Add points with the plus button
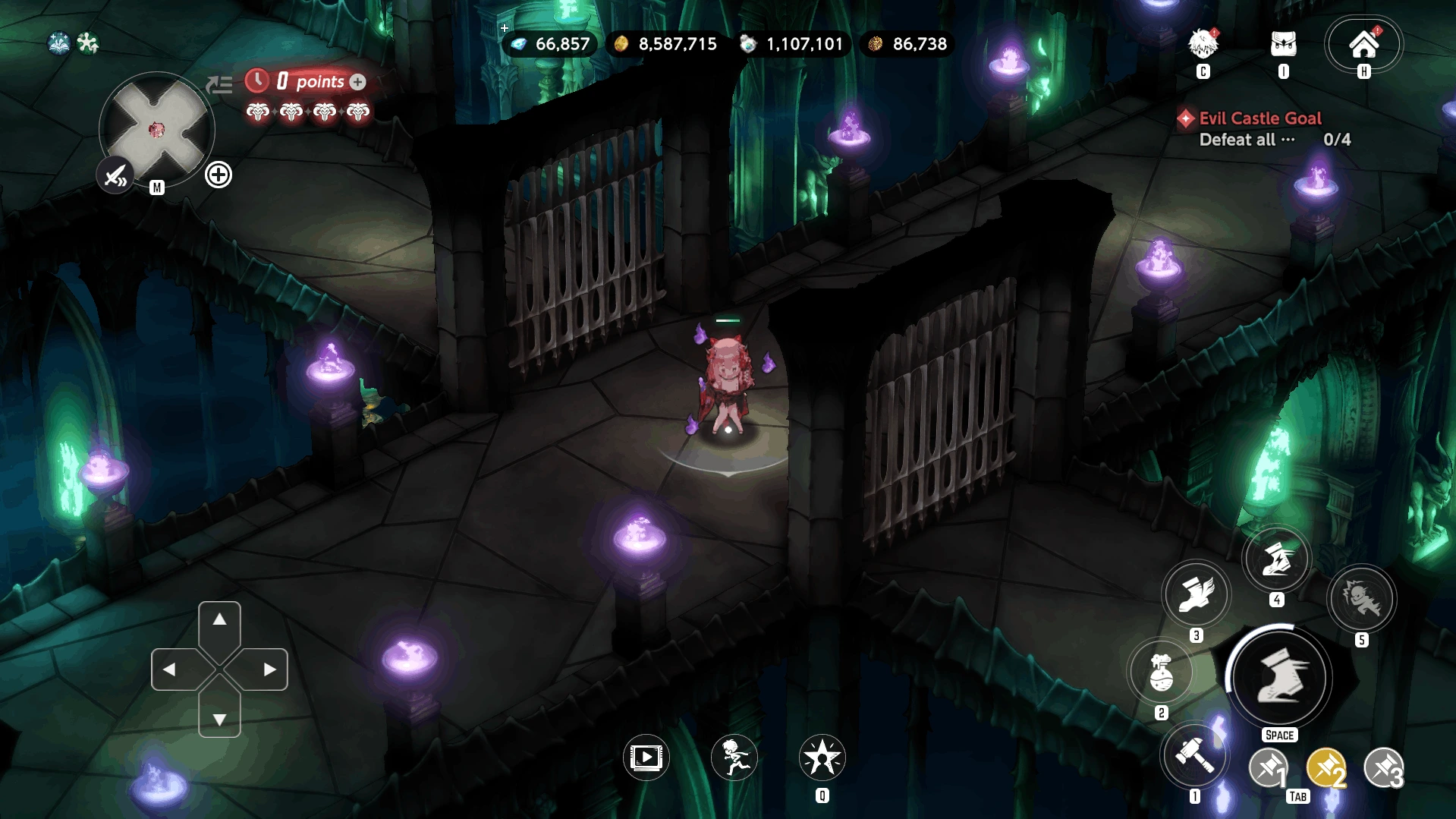Screen dimensions: 1456x819 [358, 82]
